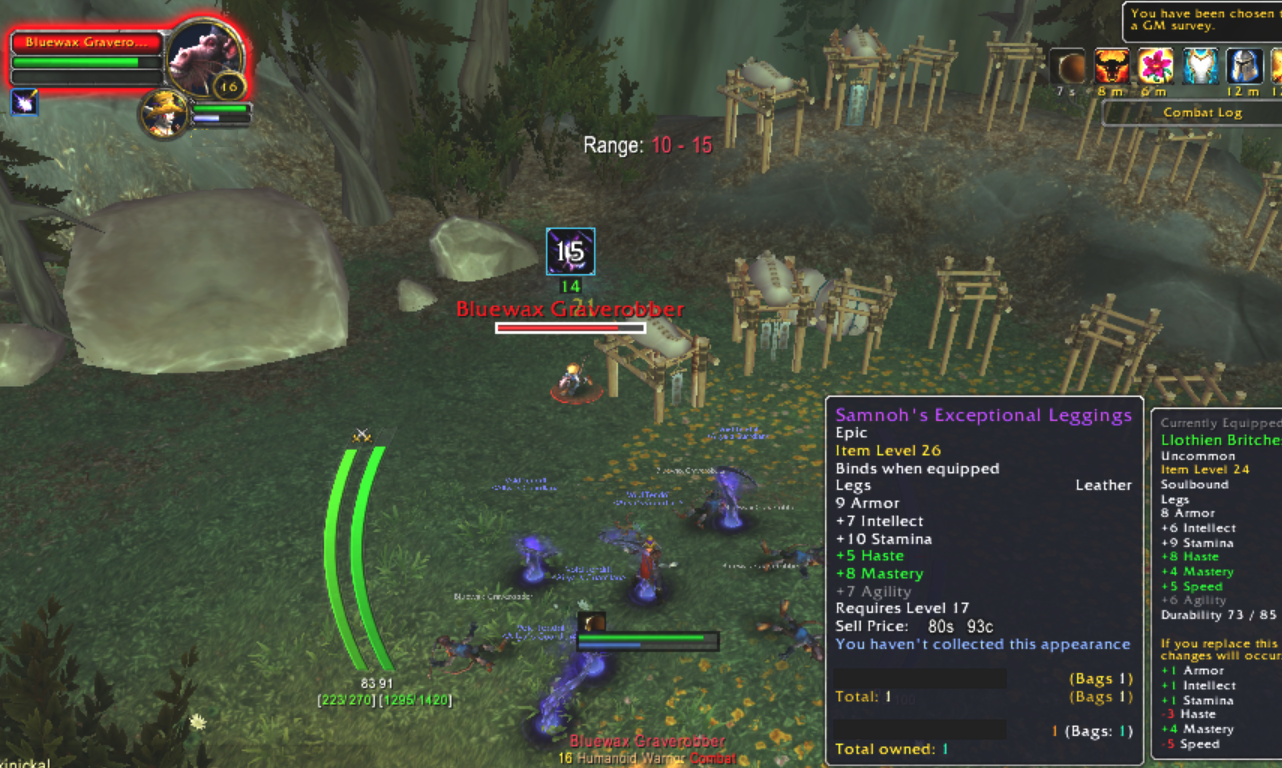The height and width of the screenshot is (768, 1282).
Task: Inspect the purple debuff icon under target frame
Action: pyautogui.click(x=25, y=102)
